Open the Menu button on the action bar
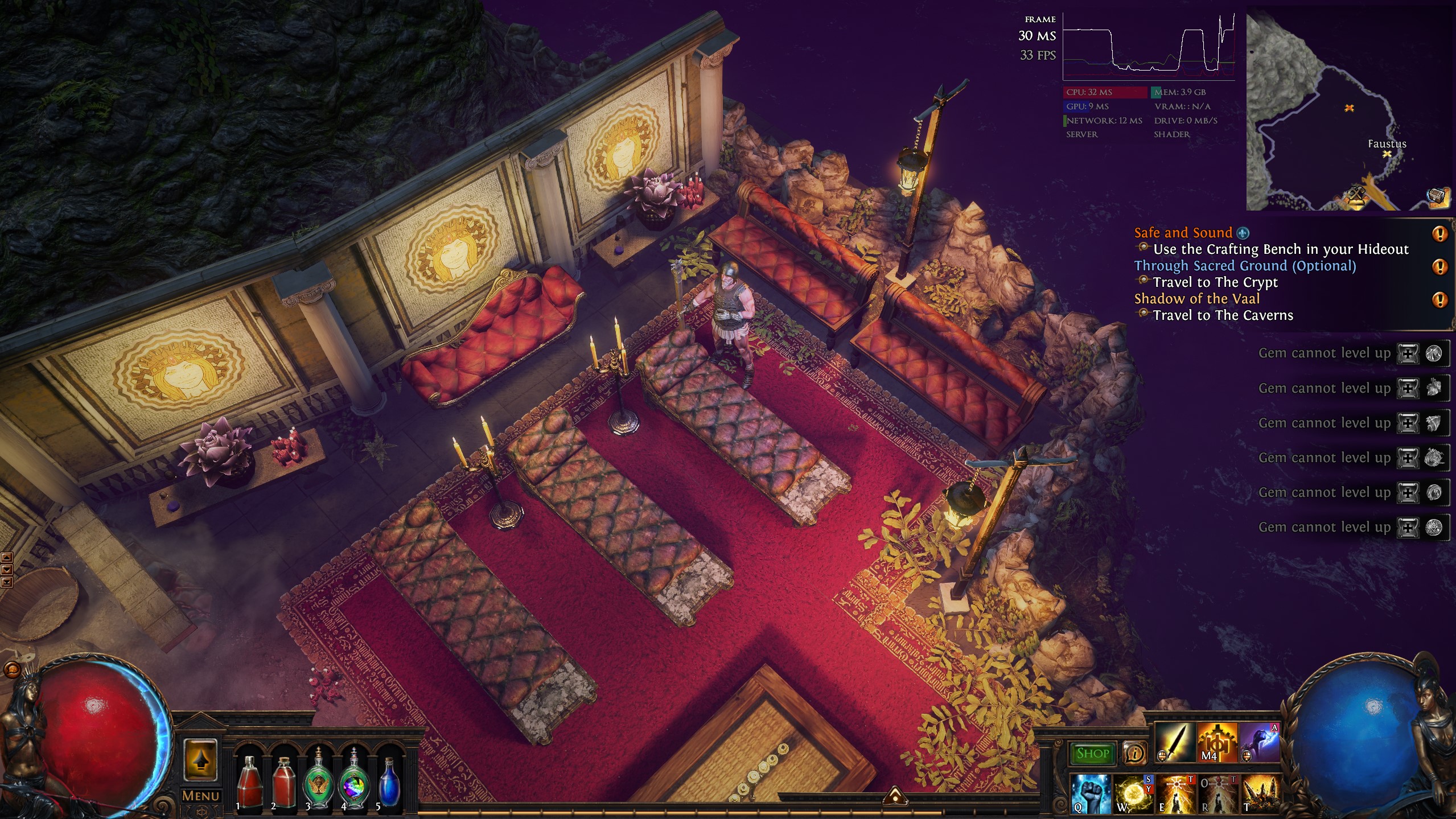The height and width of the screenshot is (819, 1456). [x=200, y=796]
